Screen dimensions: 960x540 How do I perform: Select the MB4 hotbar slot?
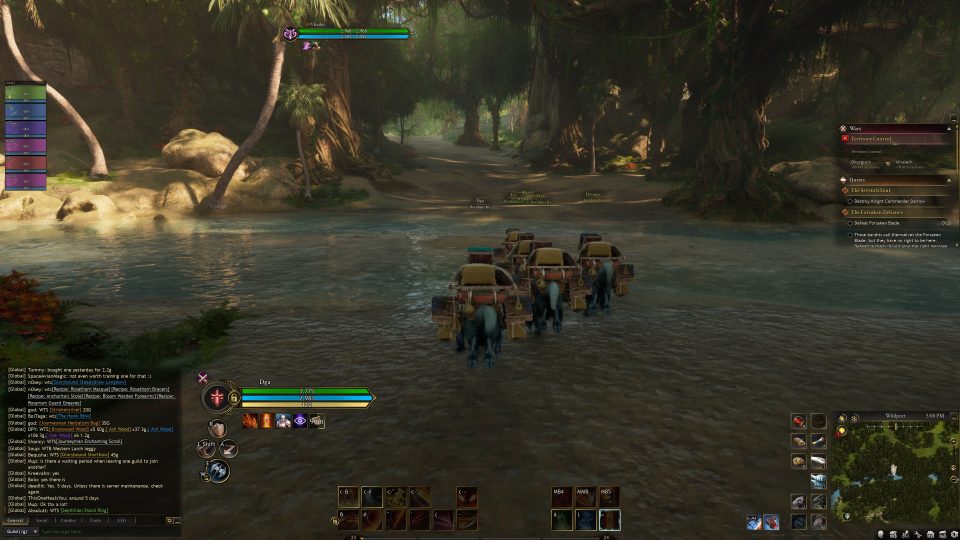pos(562,496)
